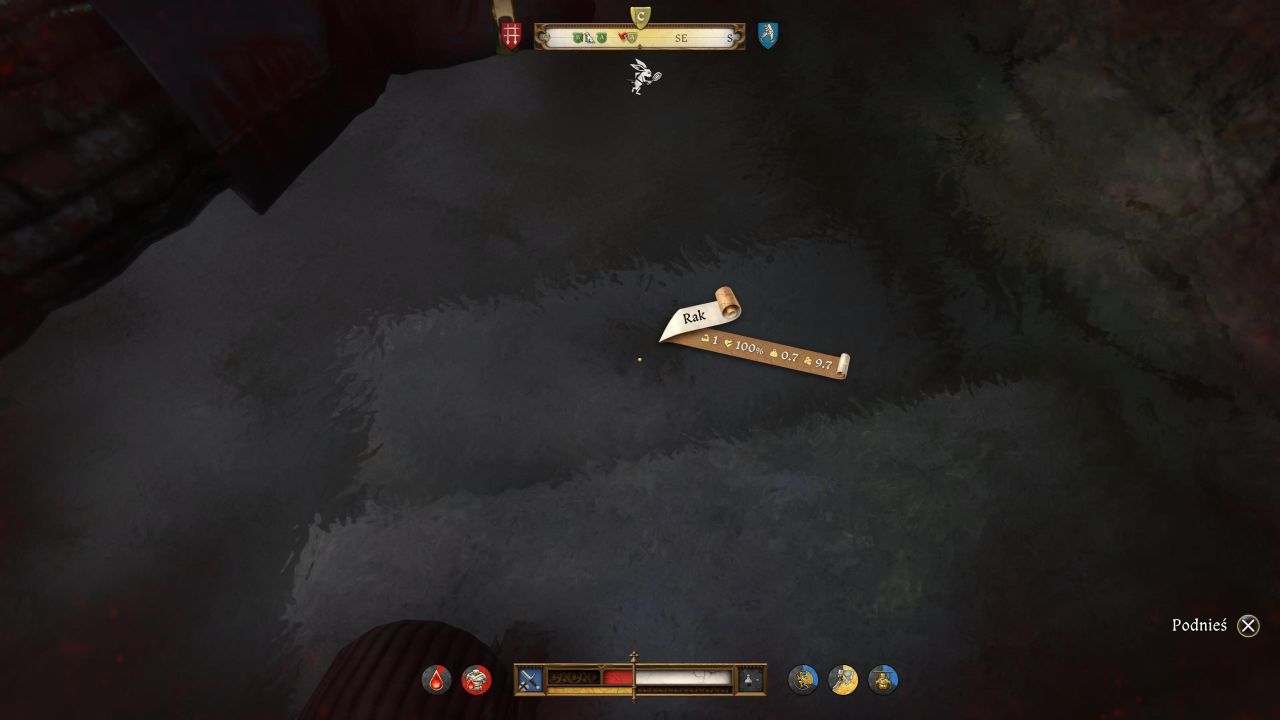Click the crossed swords weapon slot
The width and height of the screenshot is (1280, 720).
(x=529, y=680)
